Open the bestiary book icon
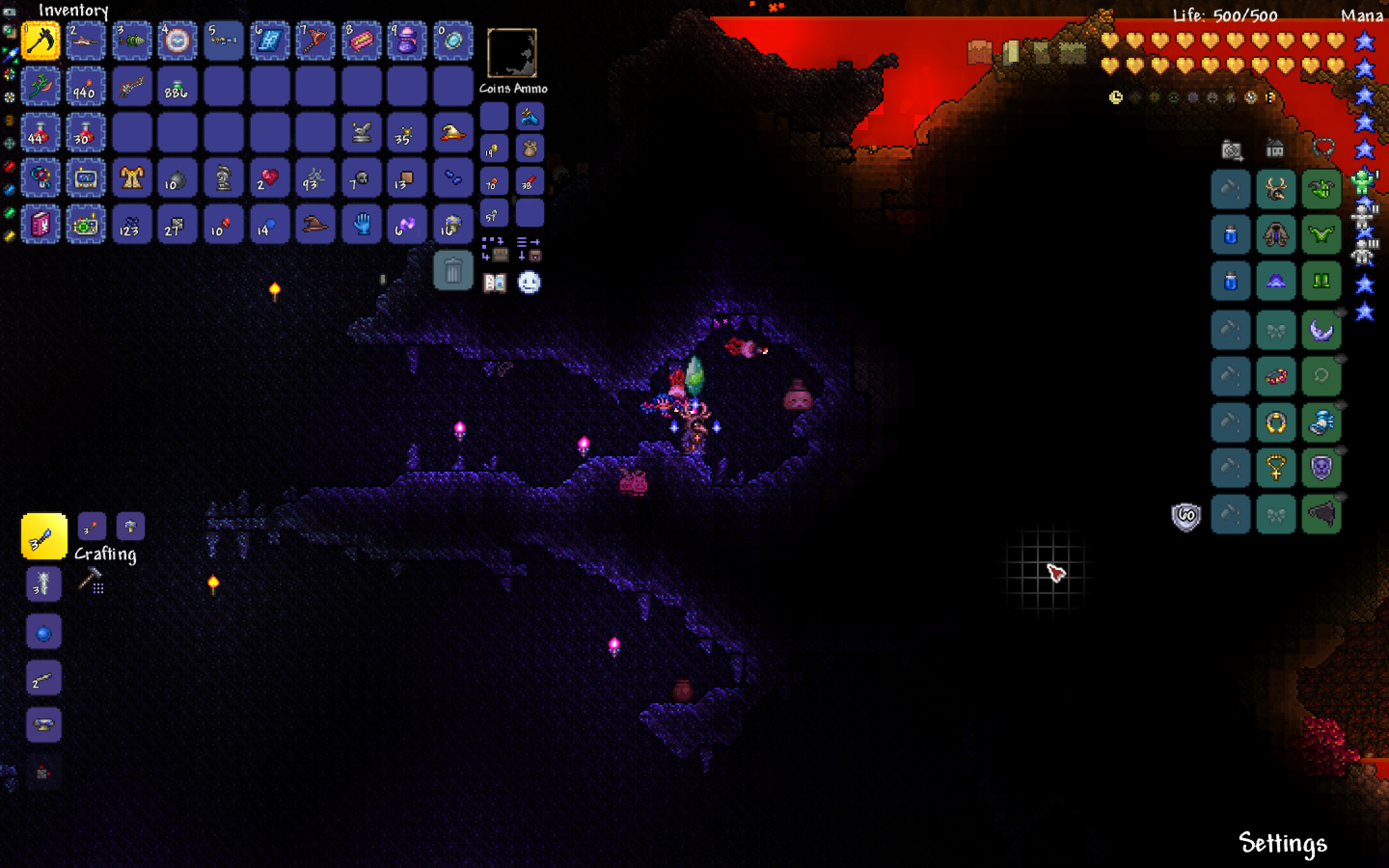 pos(494,283)
